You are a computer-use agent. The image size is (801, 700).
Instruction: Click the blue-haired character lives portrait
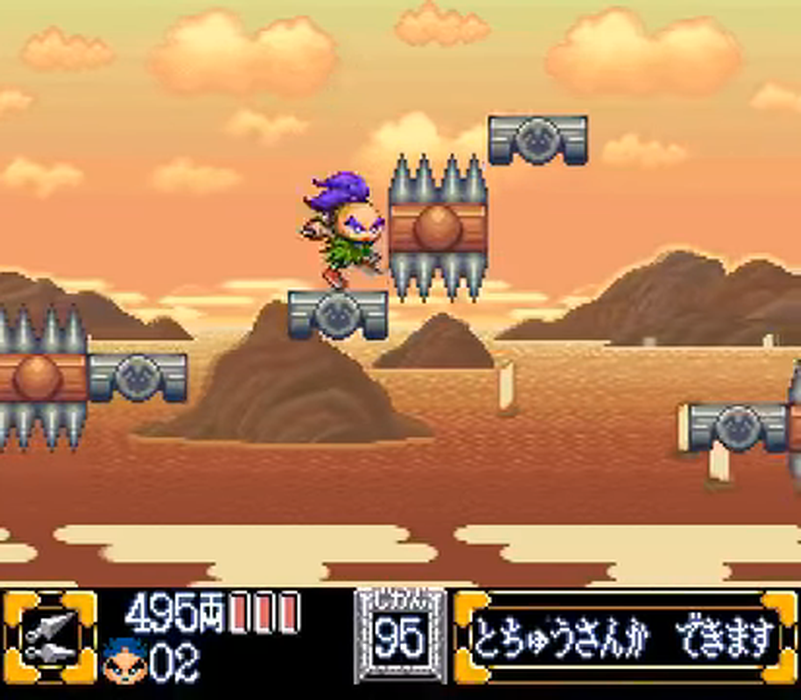coord(126,660)
